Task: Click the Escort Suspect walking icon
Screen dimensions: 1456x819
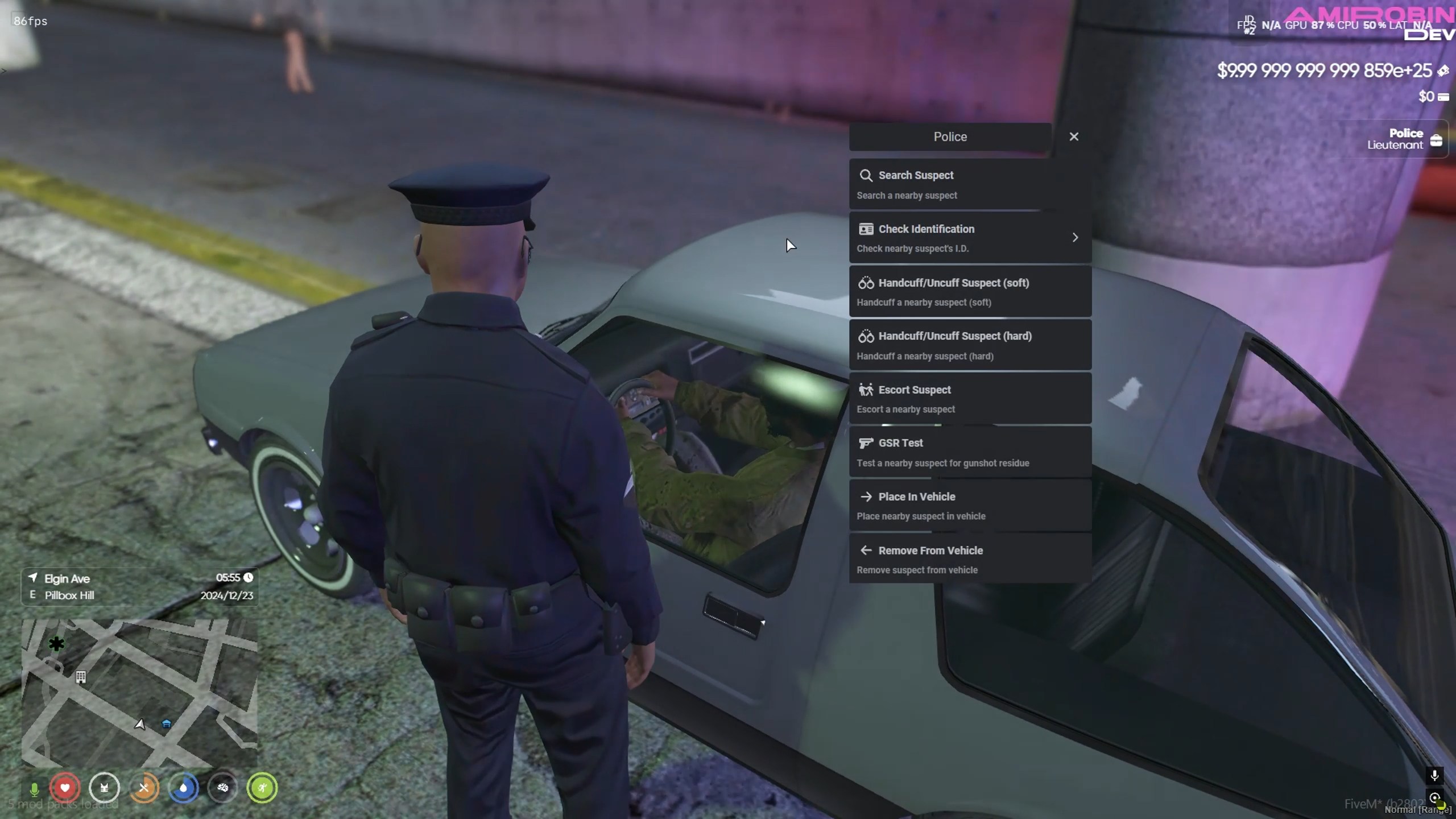Action: [x=867, y=390]
